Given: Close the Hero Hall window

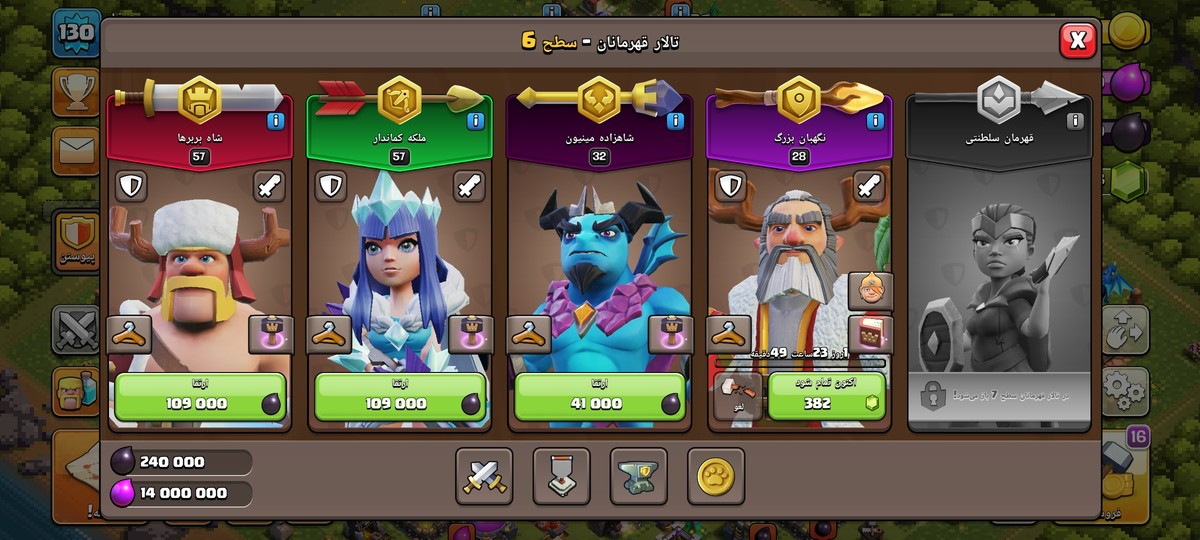Looking at the screenshot, I should point(1077,41).
